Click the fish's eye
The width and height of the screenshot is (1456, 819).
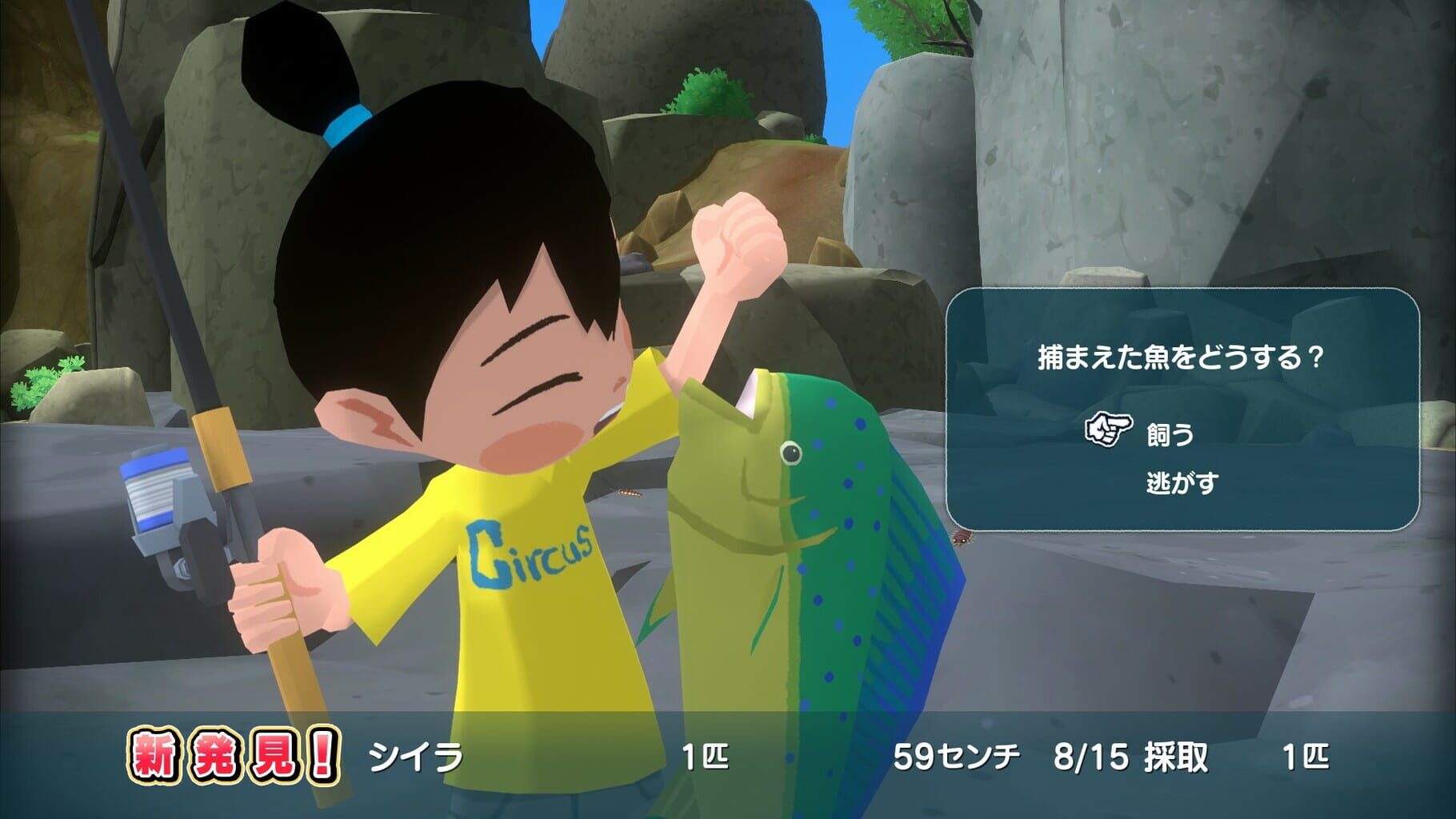(x=792, y=452)
